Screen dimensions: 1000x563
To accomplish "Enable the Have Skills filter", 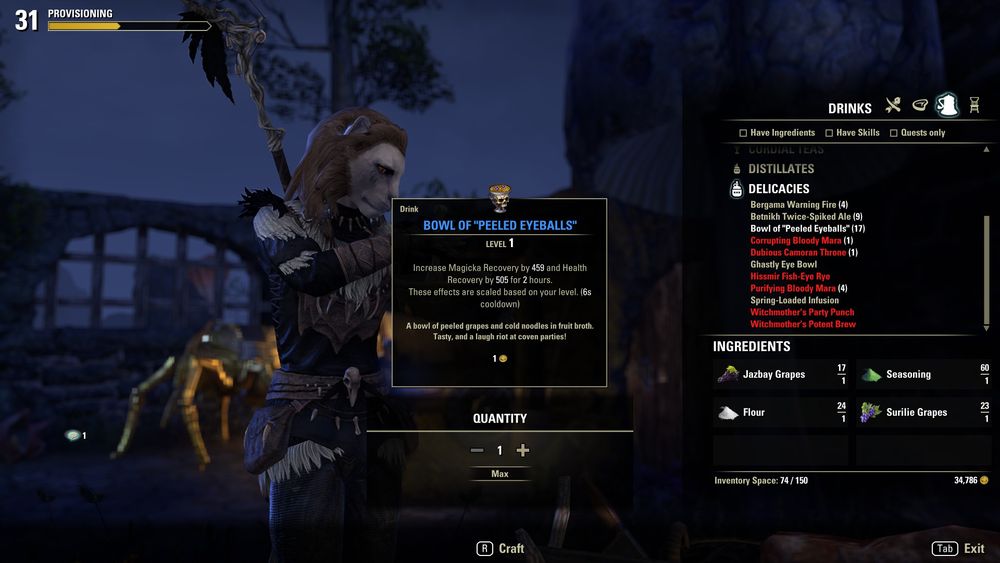I will 827,133.
